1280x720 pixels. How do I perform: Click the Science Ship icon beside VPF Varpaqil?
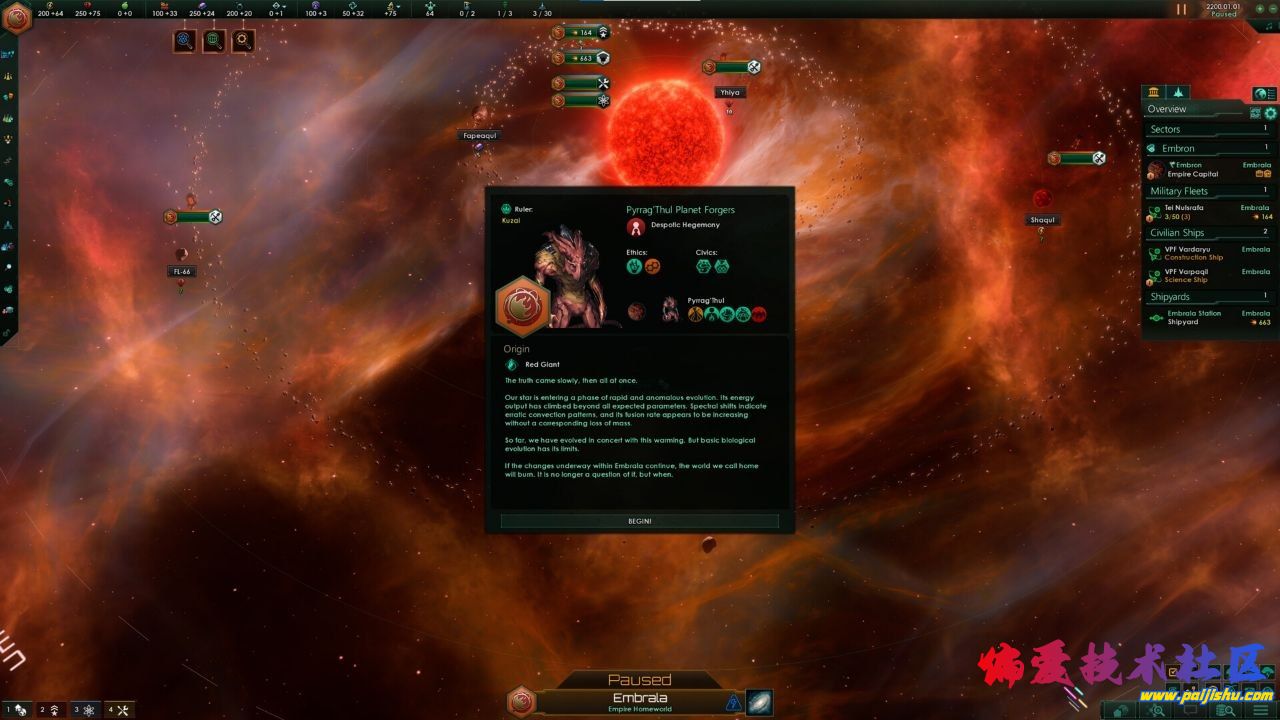(x=1155, y=274)
